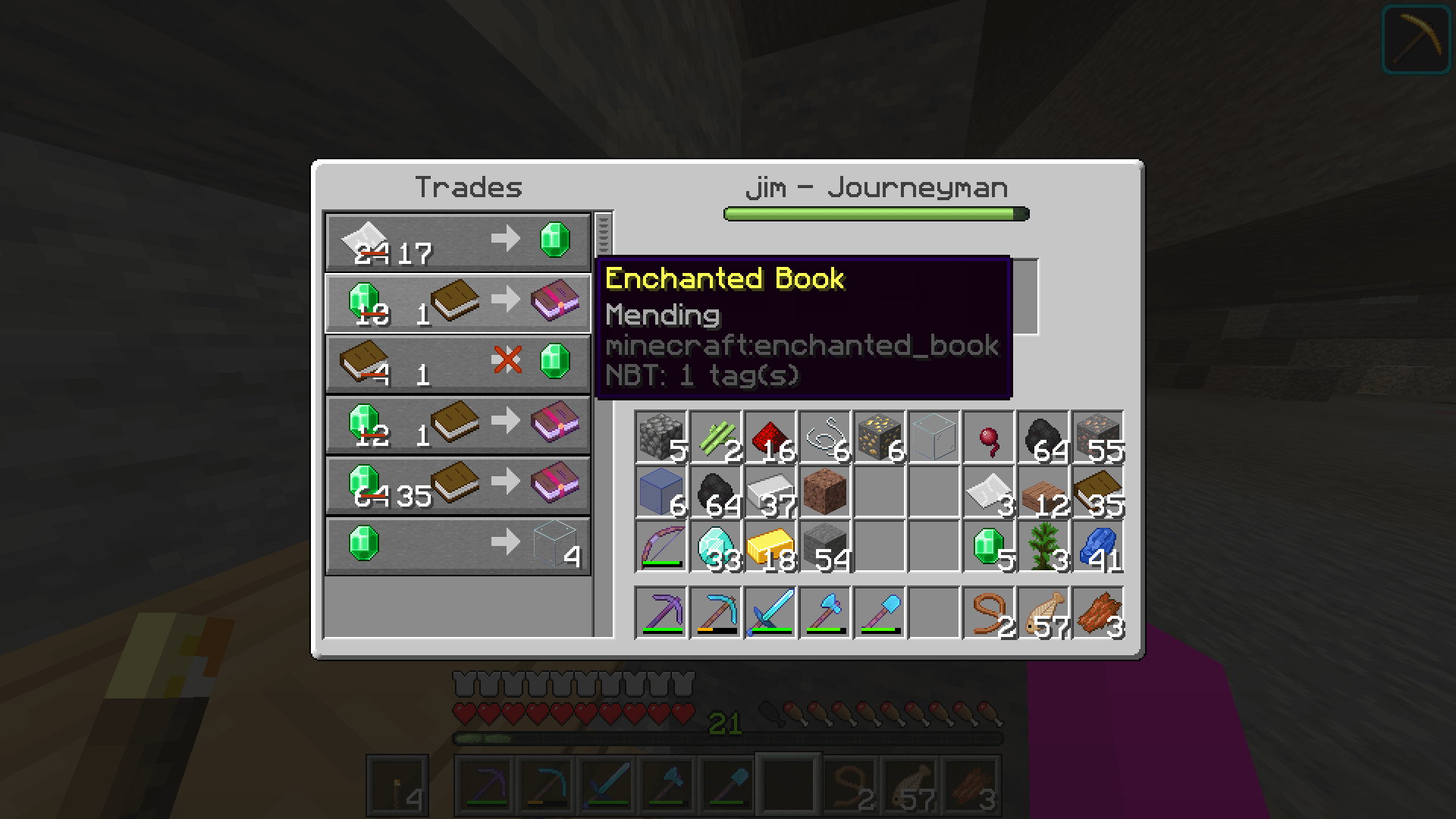
Task: Grab the enchanted bow from the inventory
Action: [x=661, y=544]
